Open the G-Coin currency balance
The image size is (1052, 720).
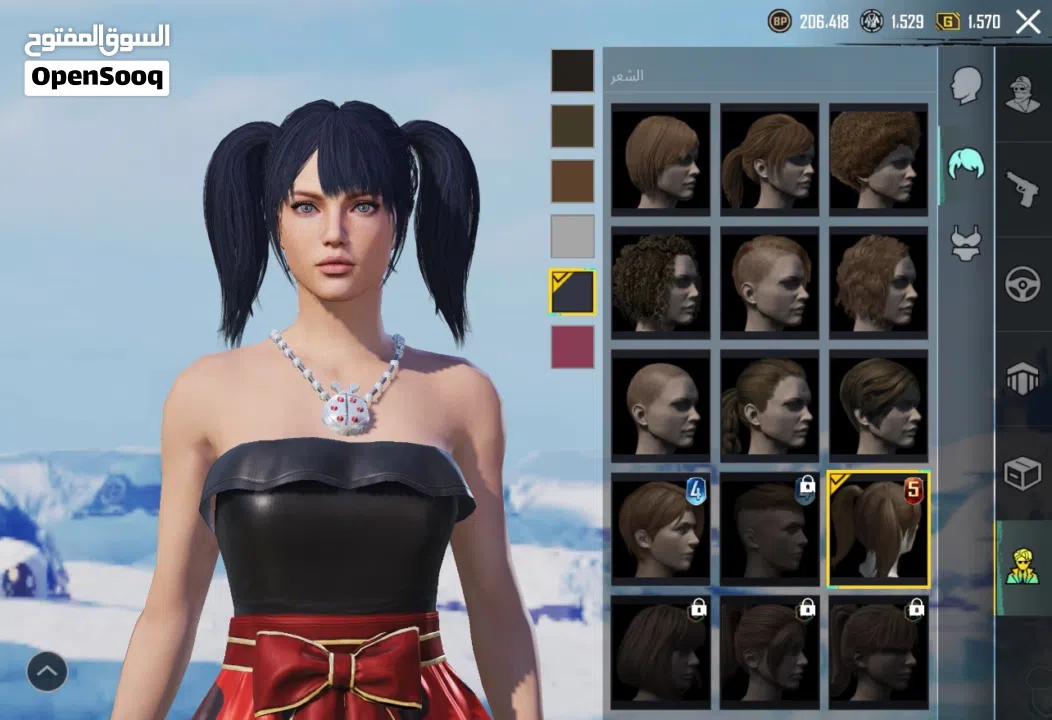tap(968, 22)
